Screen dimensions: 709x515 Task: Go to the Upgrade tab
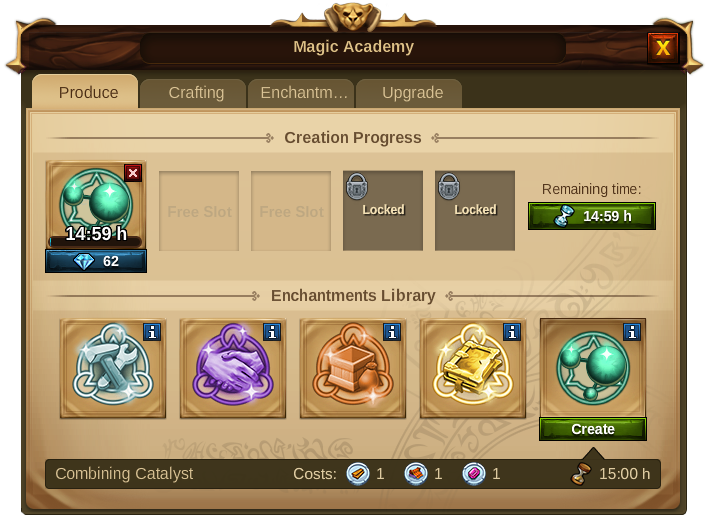pos(412,92)
